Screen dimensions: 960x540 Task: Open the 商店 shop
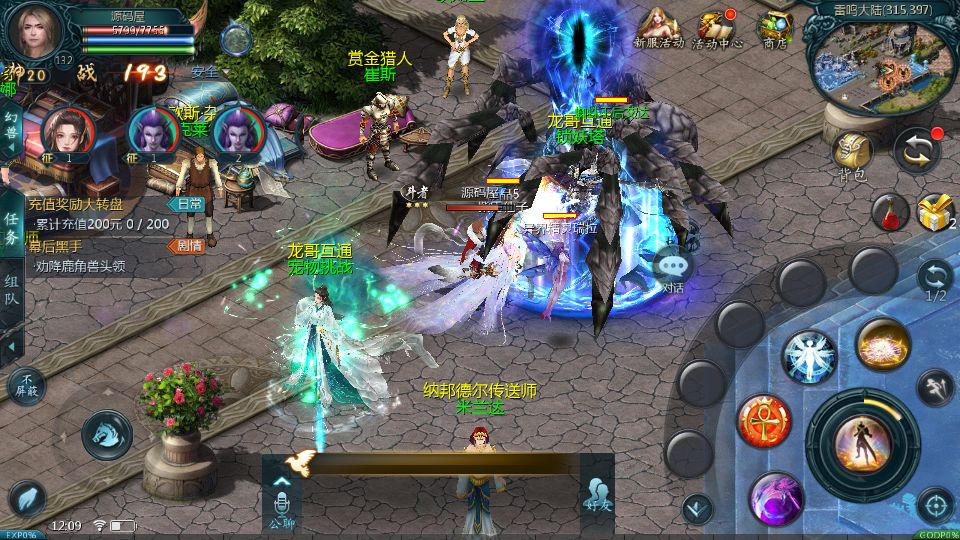[774, 28]
